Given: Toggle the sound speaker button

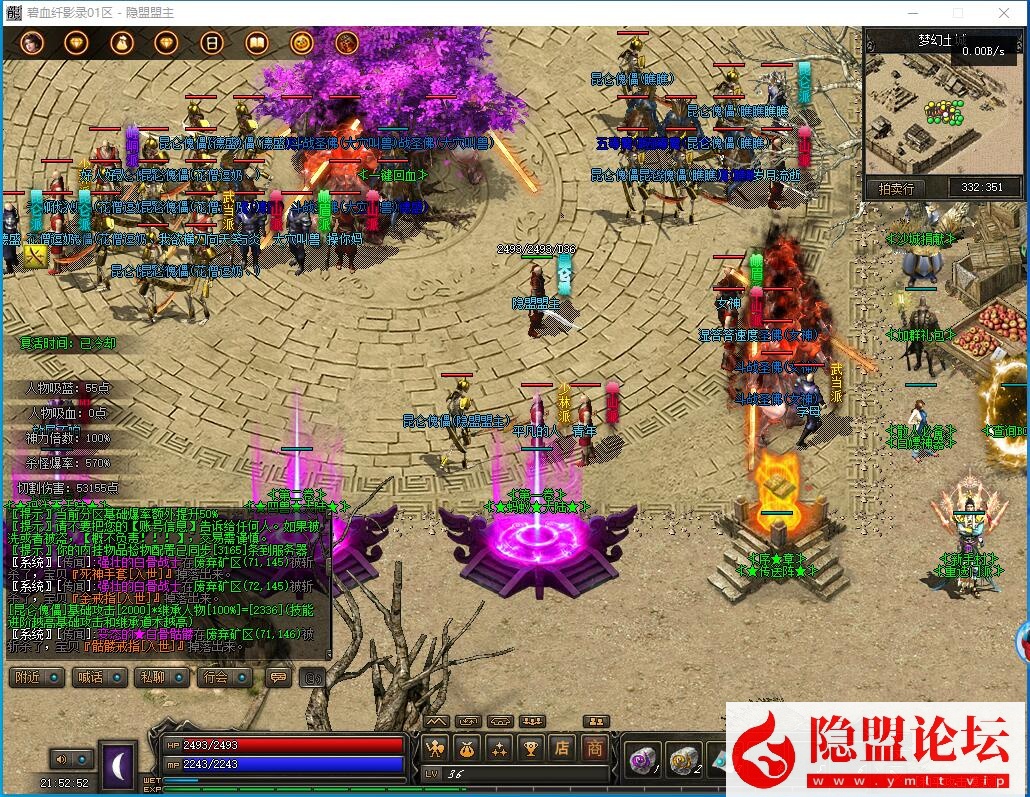Looking at the screenshot, I should coord(61,759).
